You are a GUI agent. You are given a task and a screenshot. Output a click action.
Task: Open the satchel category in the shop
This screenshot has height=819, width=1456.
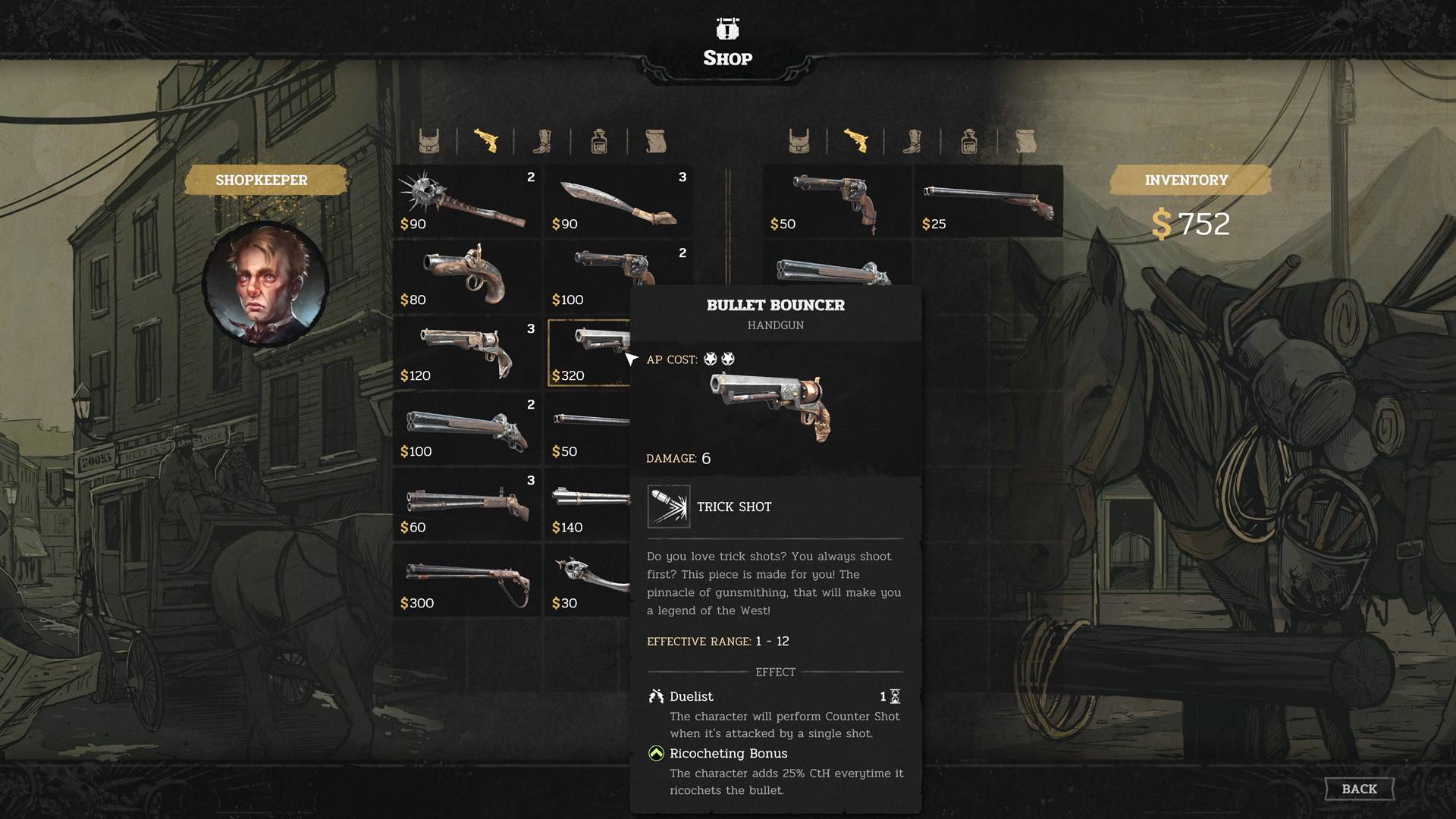[429, 140]
